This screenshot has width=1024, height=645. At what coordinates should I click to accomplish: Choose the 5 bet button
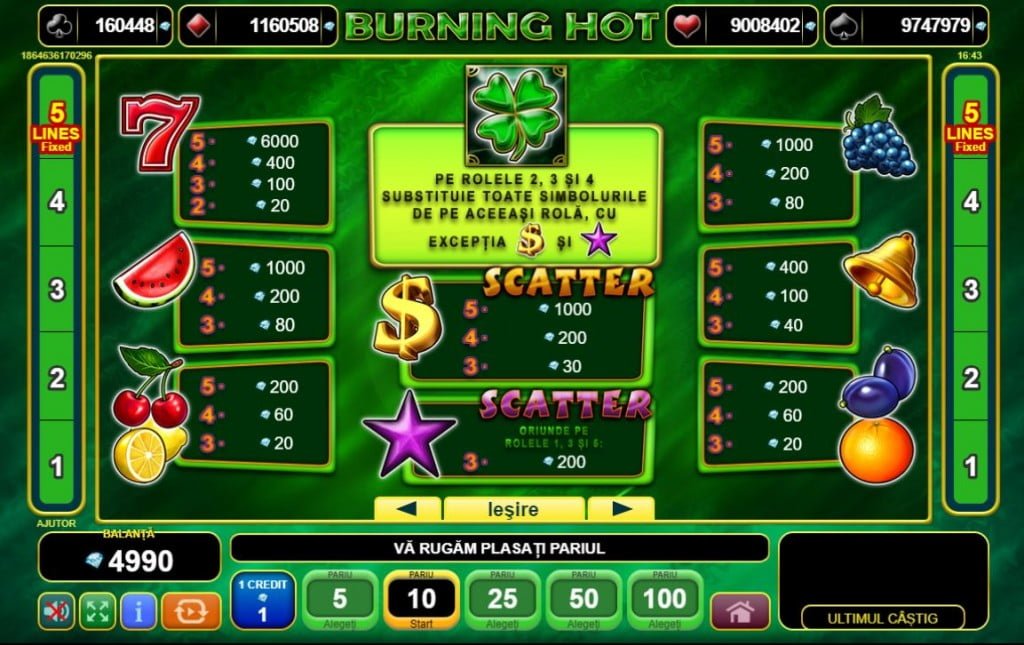[x=339, y=600]
